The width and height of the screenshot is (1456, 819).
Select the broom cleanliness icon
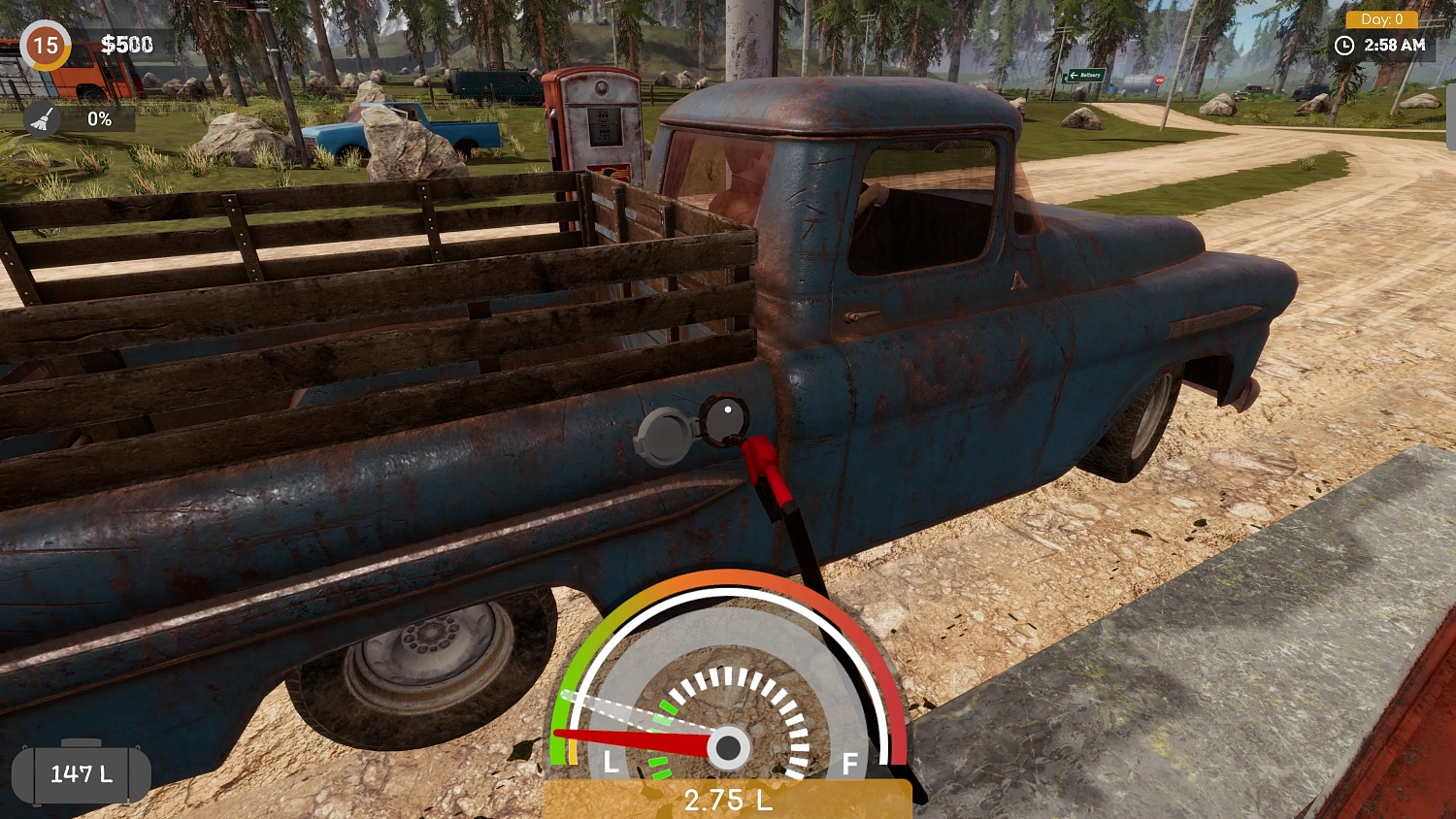(43, 118)
